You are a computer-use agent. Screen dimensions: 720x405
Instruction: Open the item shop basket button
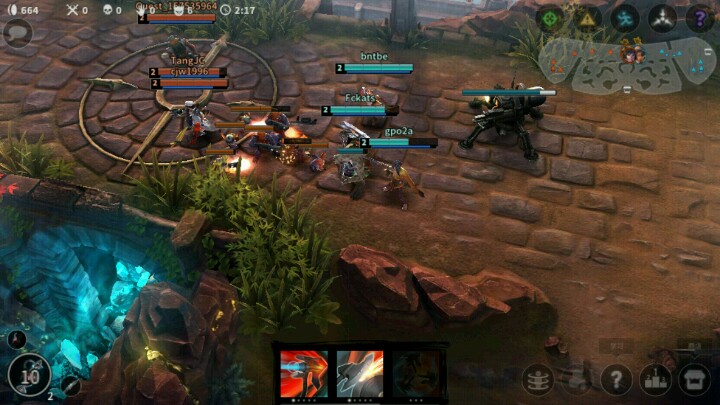(x=695, y=380)
